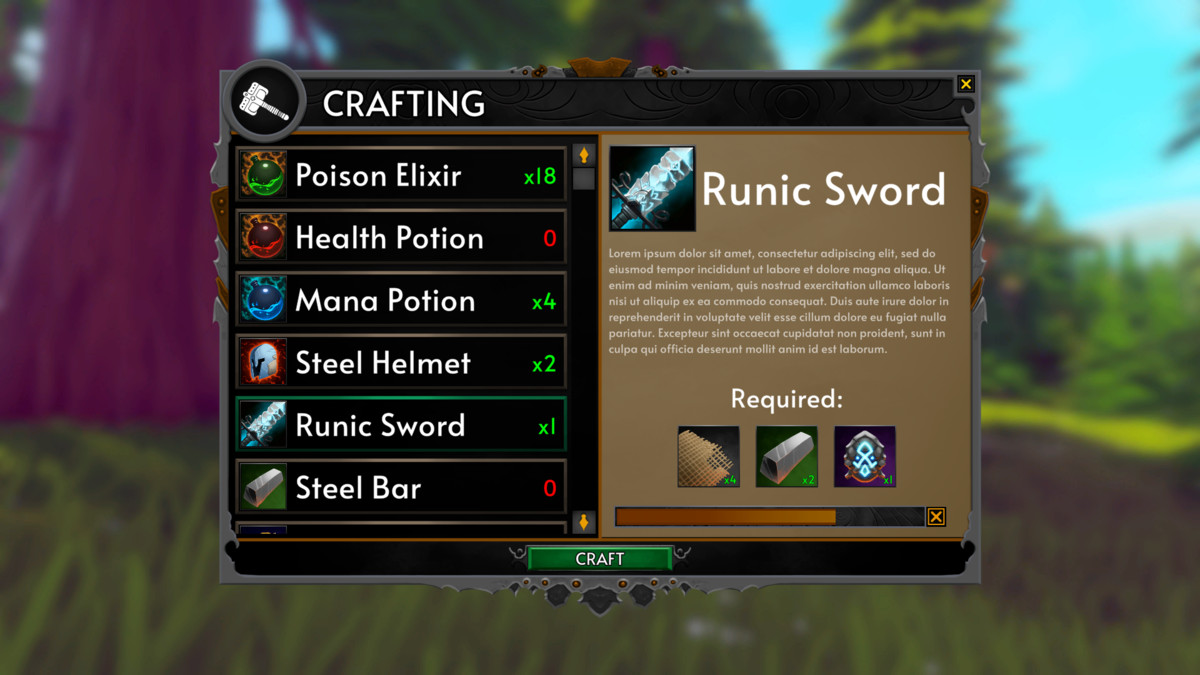
Task: Inspect the cloth mesh required material
Action: tap(708, 457)
